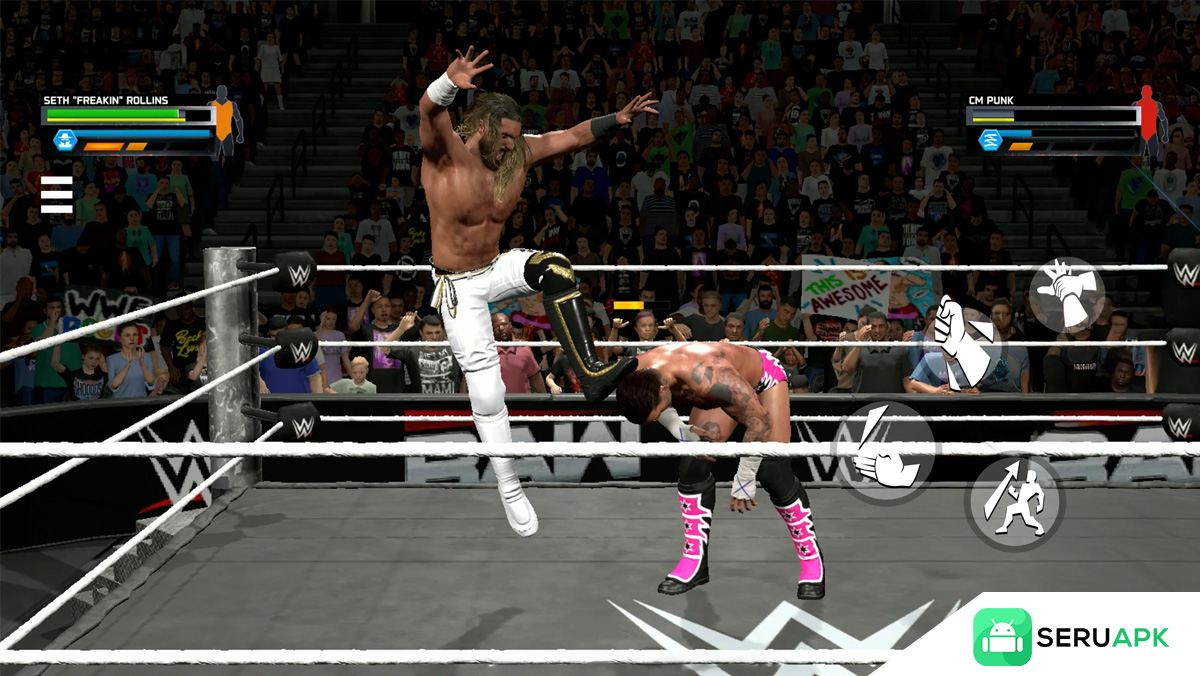Activate the running figure with arrow button
Image resolution: width=1200 pixels, height=676 pixels.
1013,502
